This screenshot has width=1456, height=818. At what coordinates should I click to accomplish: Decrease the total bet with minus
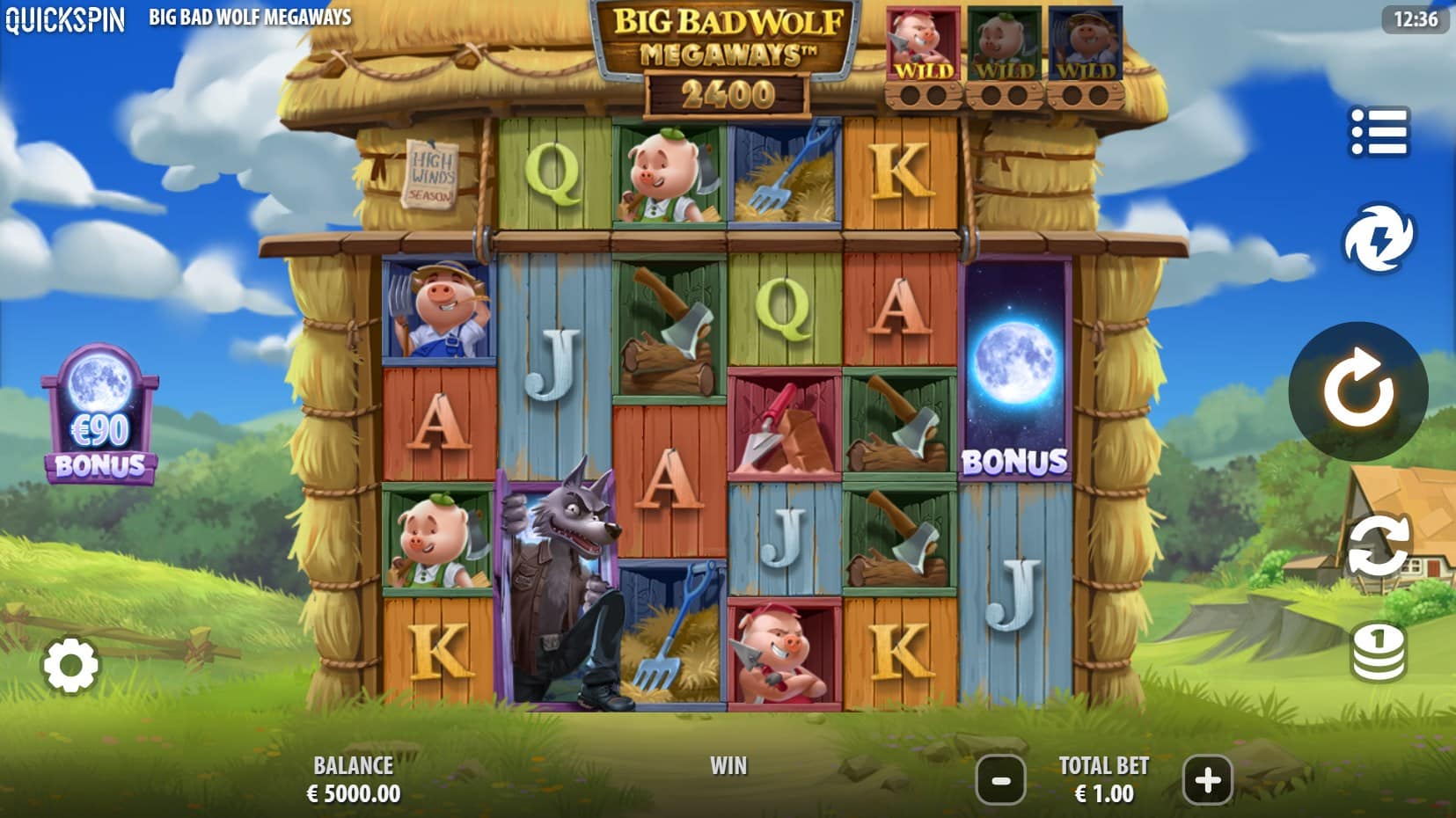pyautogui.click(x=1001, y=779)
